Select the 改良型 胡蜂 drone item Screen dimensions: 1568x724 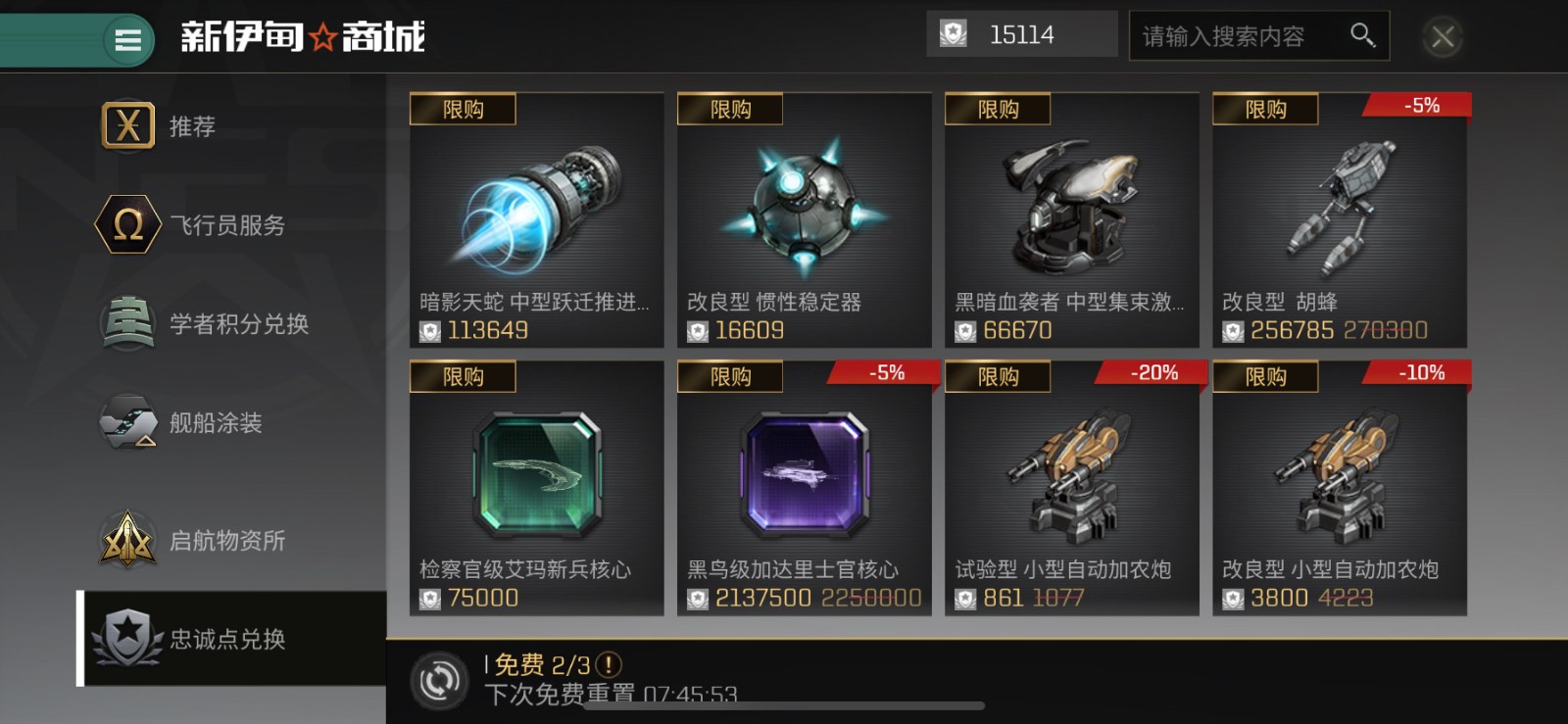pyautogui.click(x=1339, y=220)
